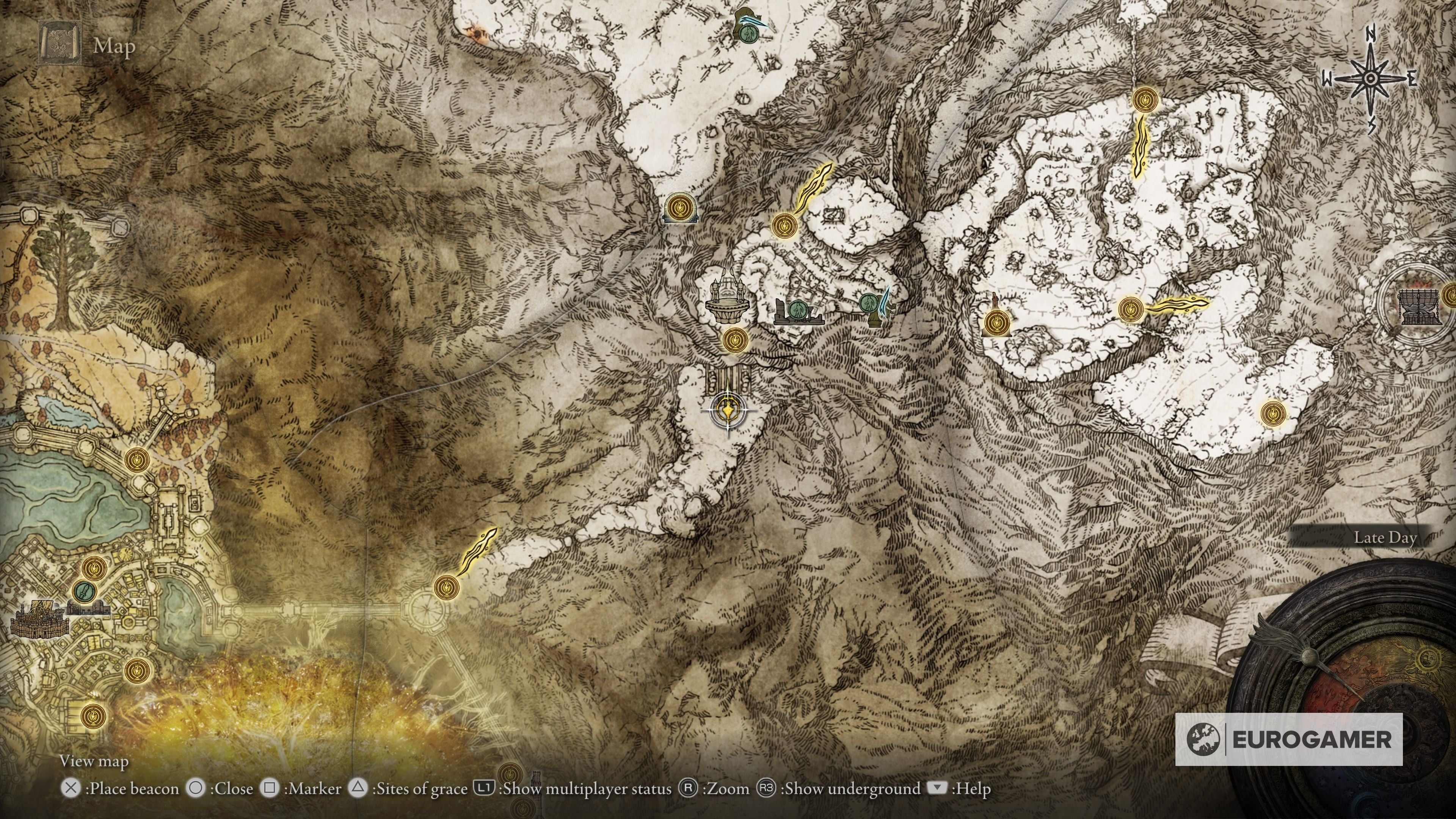Select the green figure marker on the ruins
Screen dimensions: 1456x819
pyautogui.click(x=797, y=309)
